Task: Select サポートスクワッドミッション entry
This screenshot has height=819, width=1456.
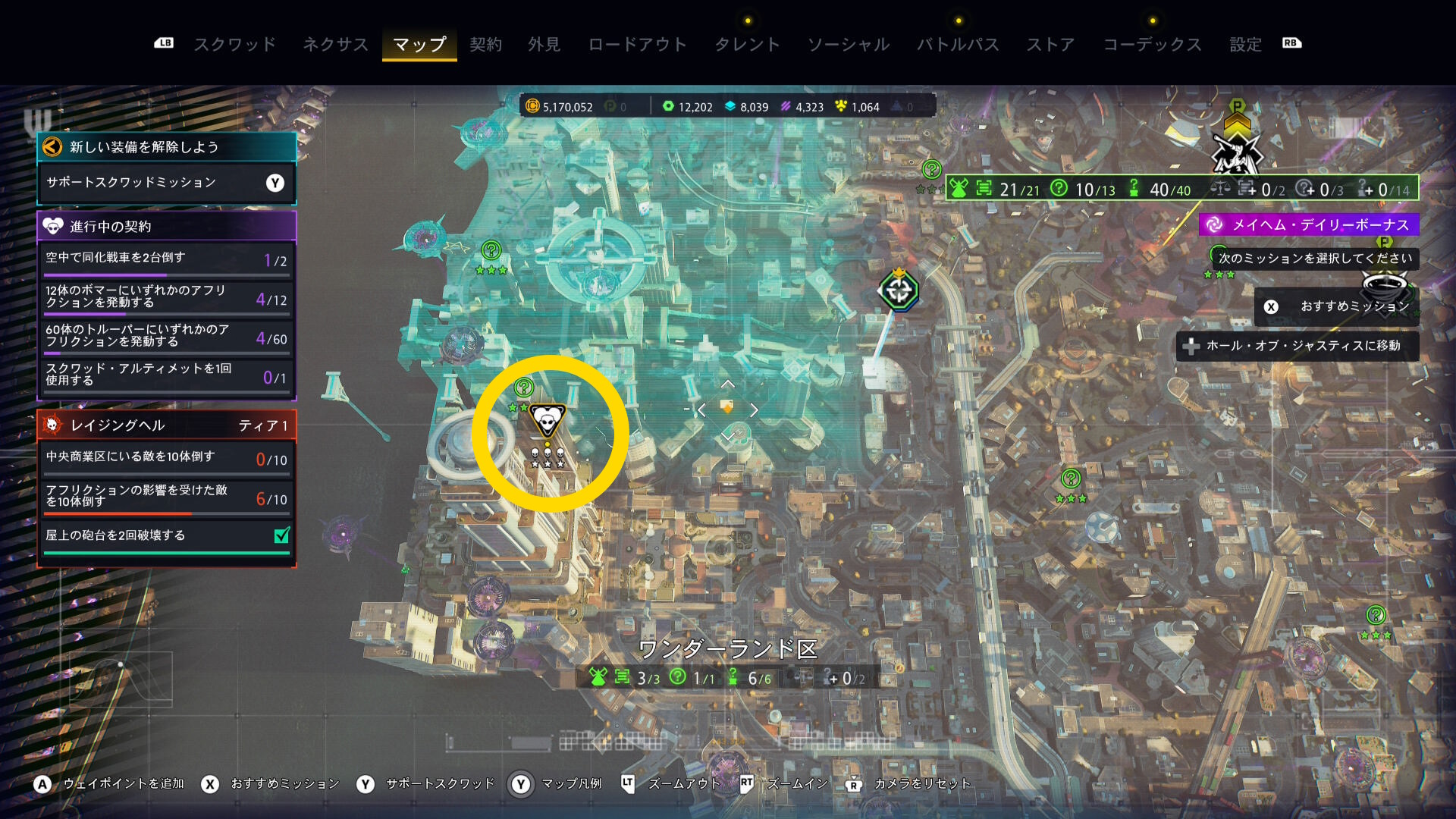Action: [x=166, y=183]
